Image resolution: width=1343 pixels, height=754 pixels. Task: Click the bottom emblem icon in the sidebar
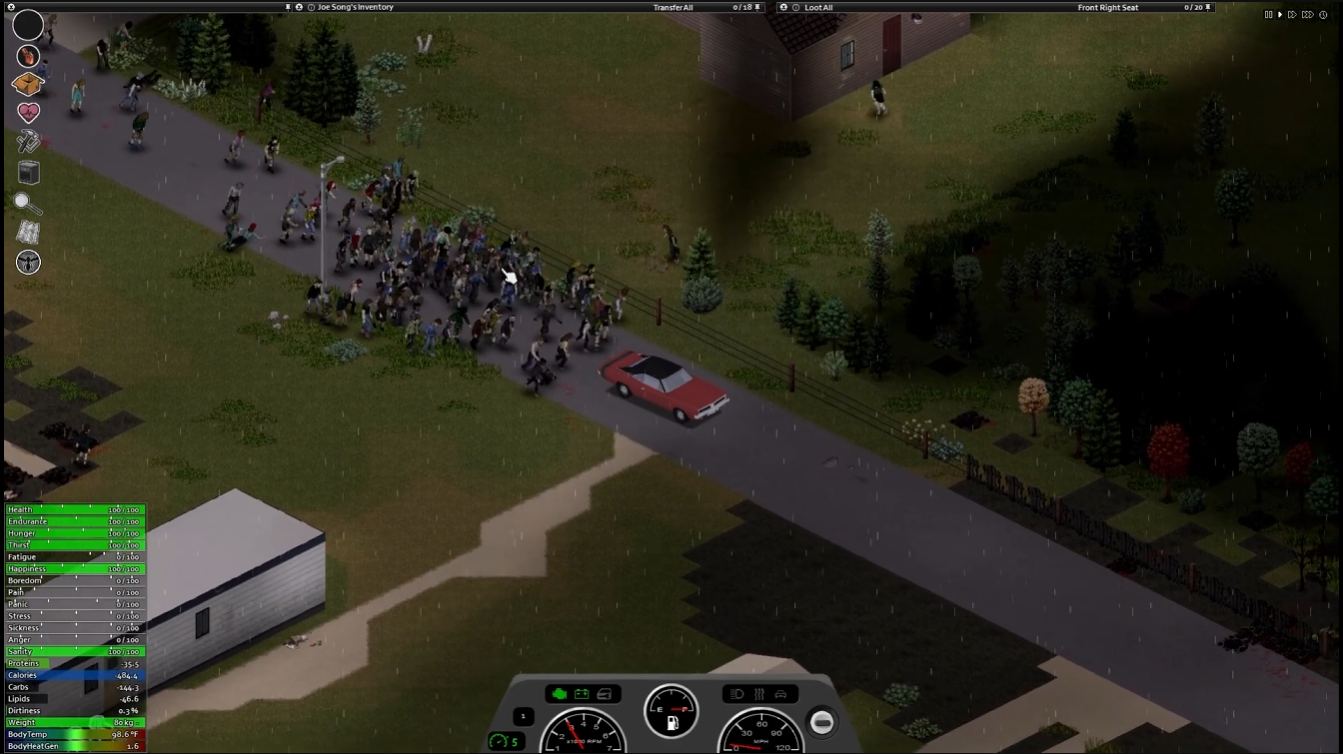point(28,261)
